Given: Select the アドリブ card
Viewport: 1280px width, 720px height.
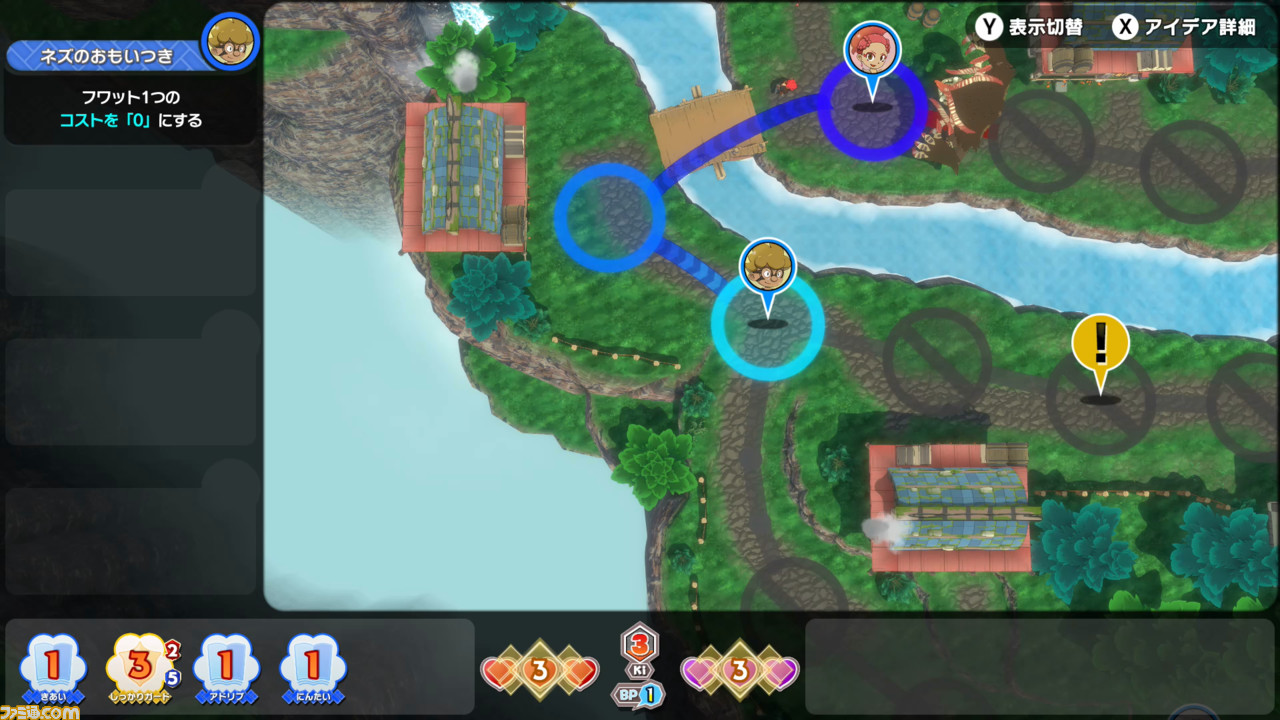Looking at the screenshot, I should click(225, 665).
